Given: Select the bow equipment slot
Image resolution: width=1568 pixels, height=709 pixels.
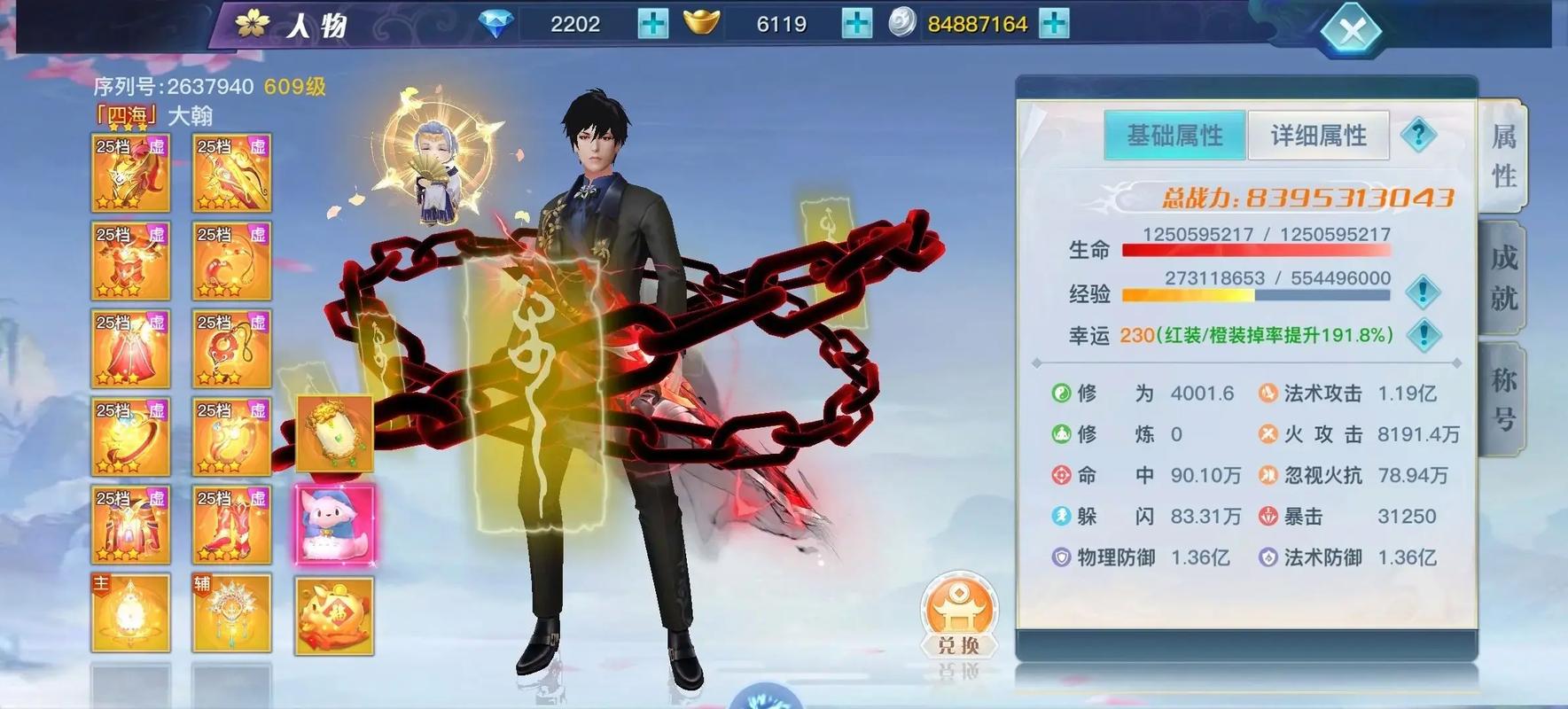Looking at the screenshot, I should 232,173.
